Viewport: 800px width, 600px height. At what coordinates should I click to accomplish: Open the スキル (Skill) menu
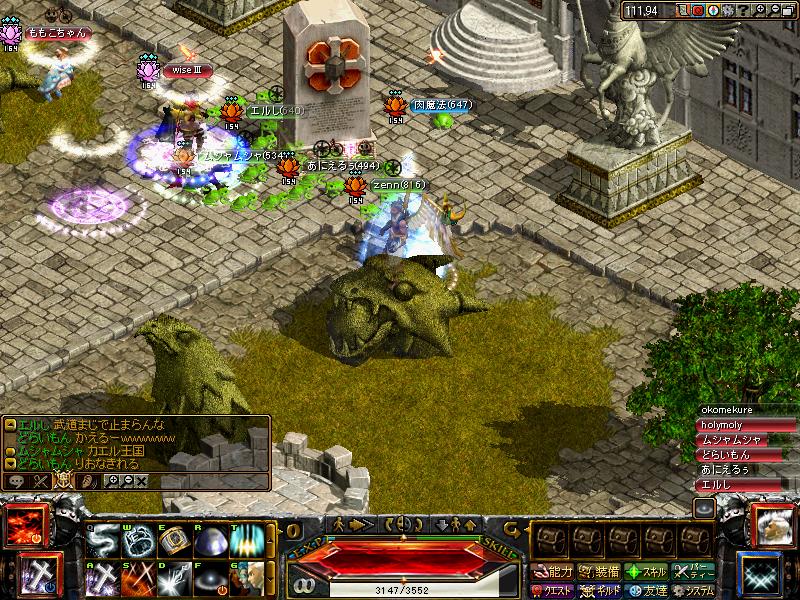(646, 572)
